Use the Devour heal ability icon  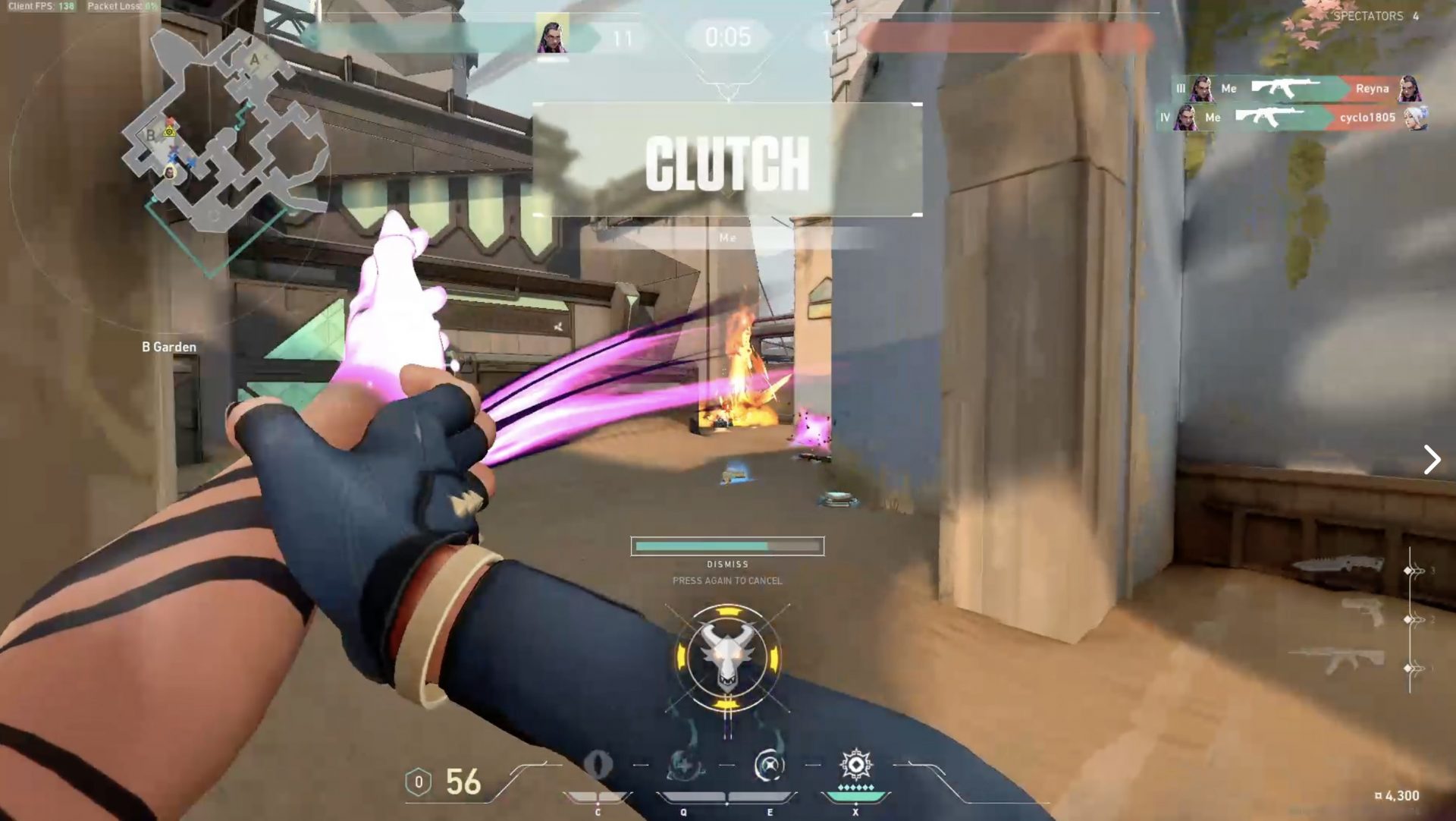click(684, 765)
